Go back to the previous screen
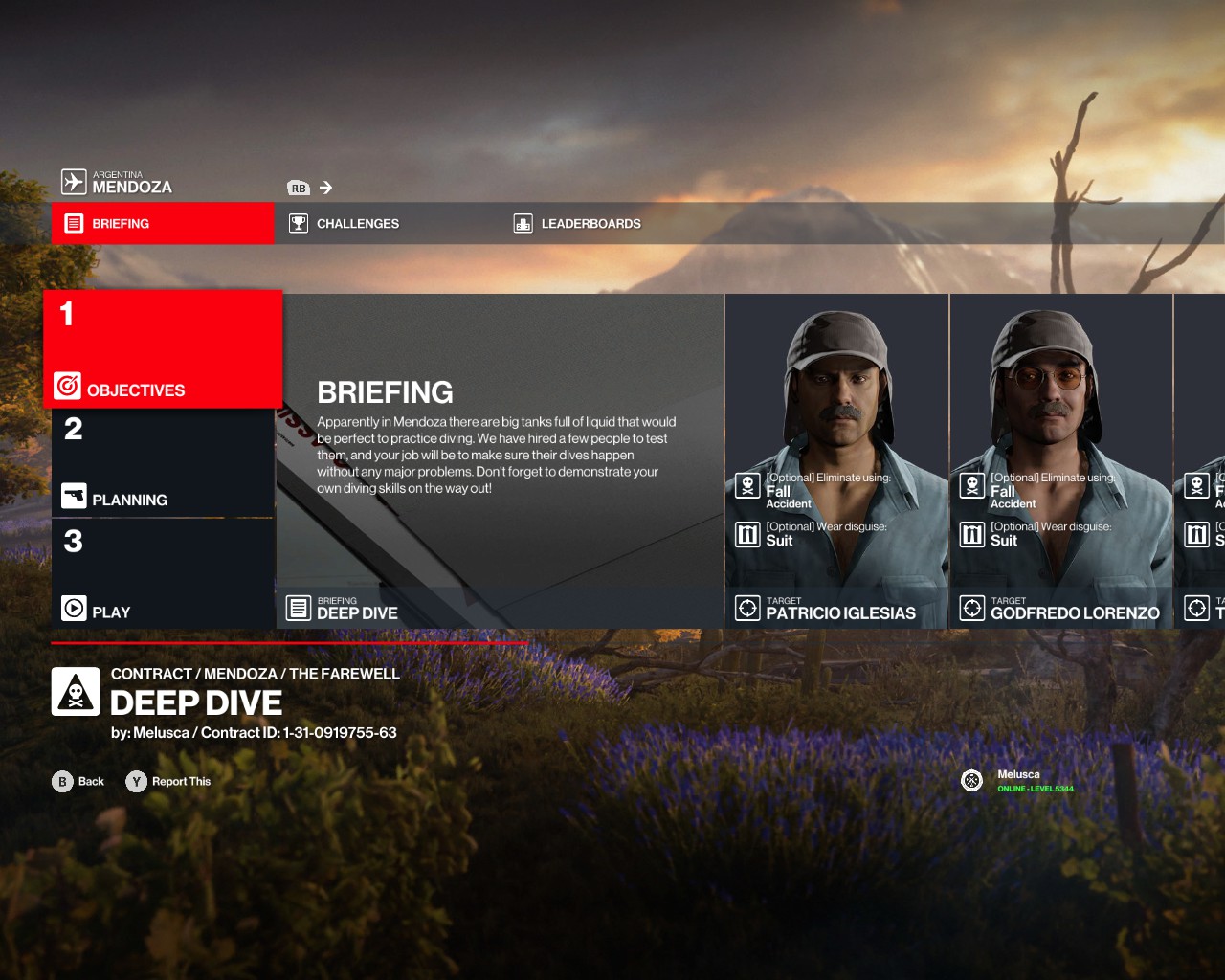Viewport: 1225px width, 980px height. (78, 782)
